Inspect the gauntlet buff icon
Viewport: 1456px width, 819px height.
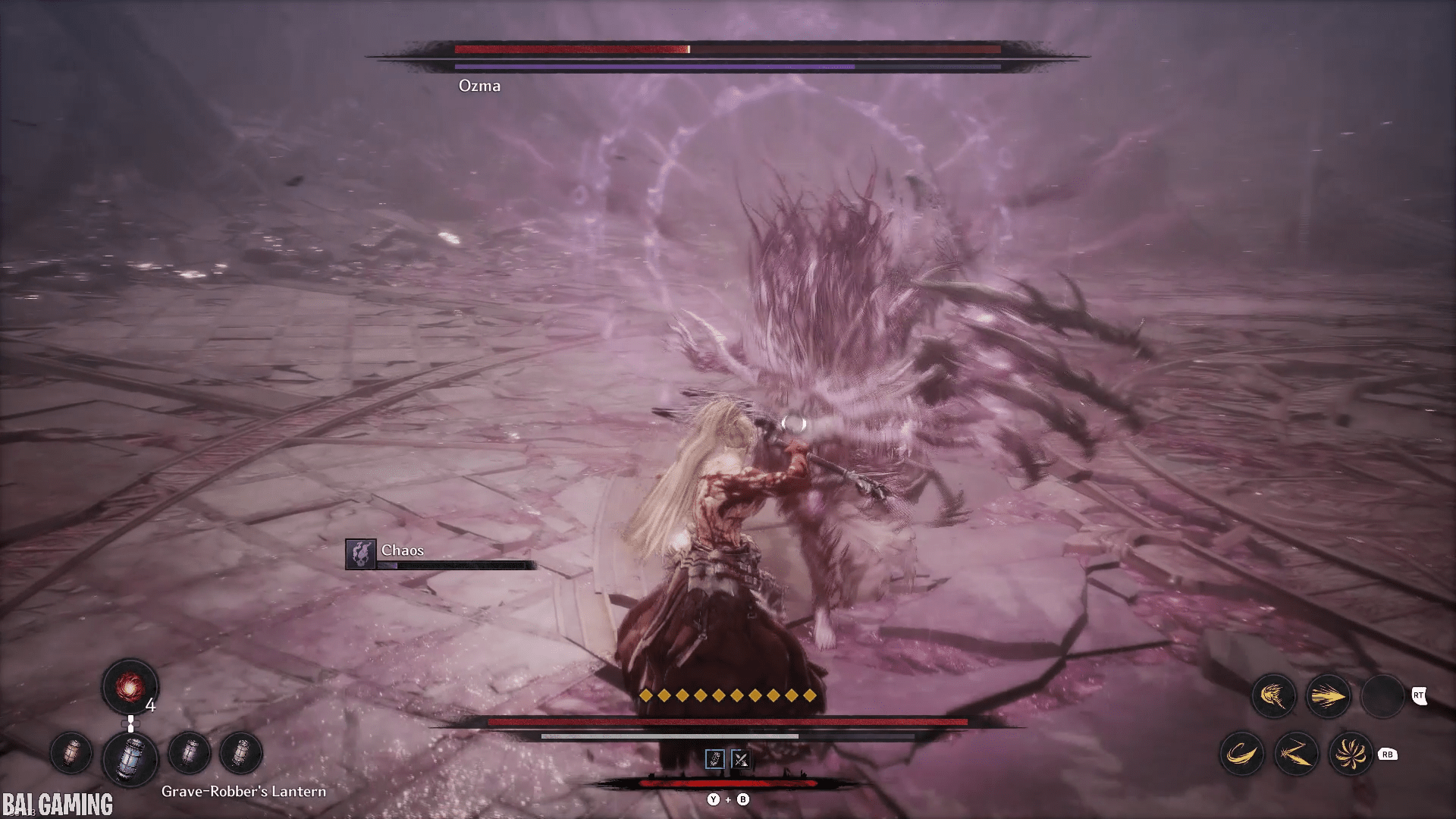(x=714, y=759)
